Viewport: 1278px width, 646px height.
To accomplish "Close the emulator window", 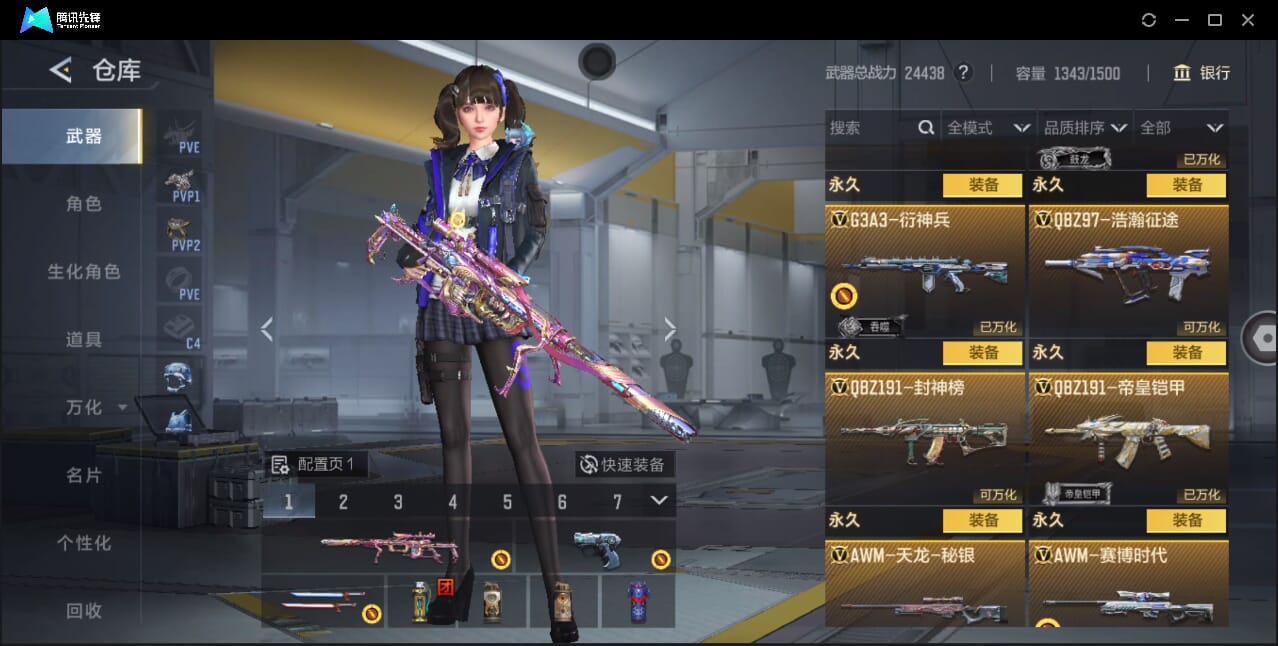I will [x=1248, y=20].
